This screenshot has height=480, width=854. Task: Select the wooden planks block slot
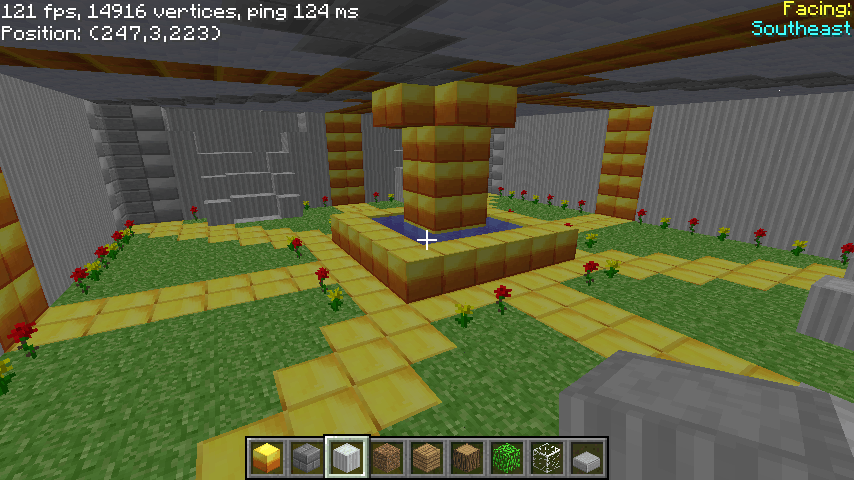(x=427, y=458)
